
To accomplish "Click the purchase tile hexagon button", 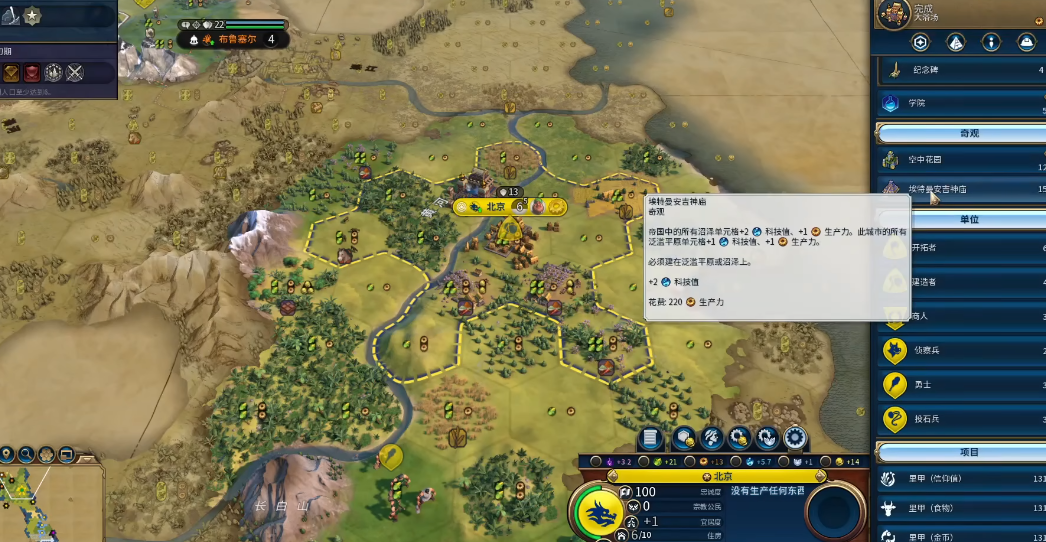I will [684, 437].
